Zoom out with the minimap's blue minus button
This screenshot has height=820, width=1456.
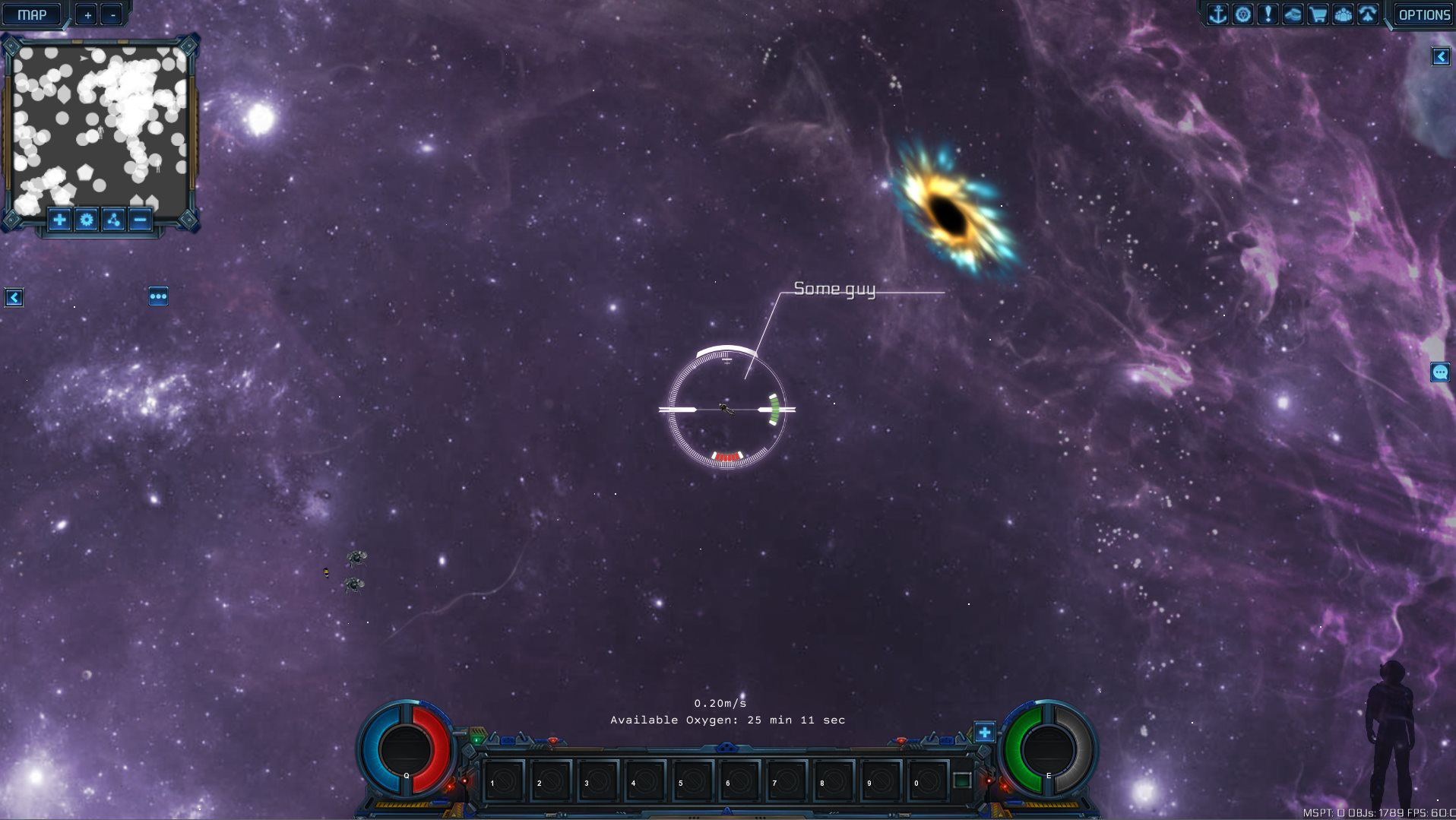[x=140, y=220]
